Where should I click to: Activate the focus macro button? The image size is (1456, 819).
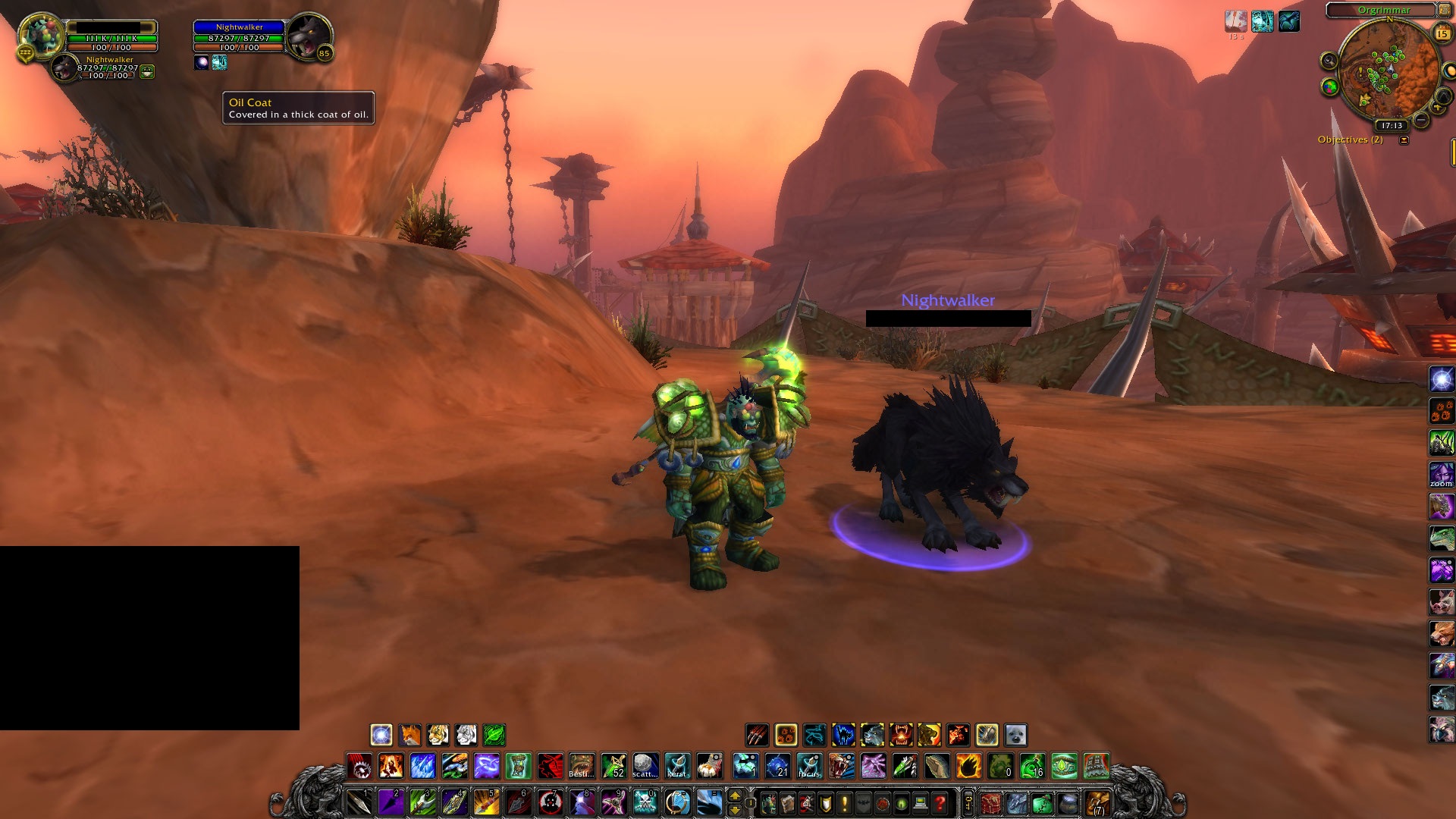pyautogui.click(x=809, y=766)
